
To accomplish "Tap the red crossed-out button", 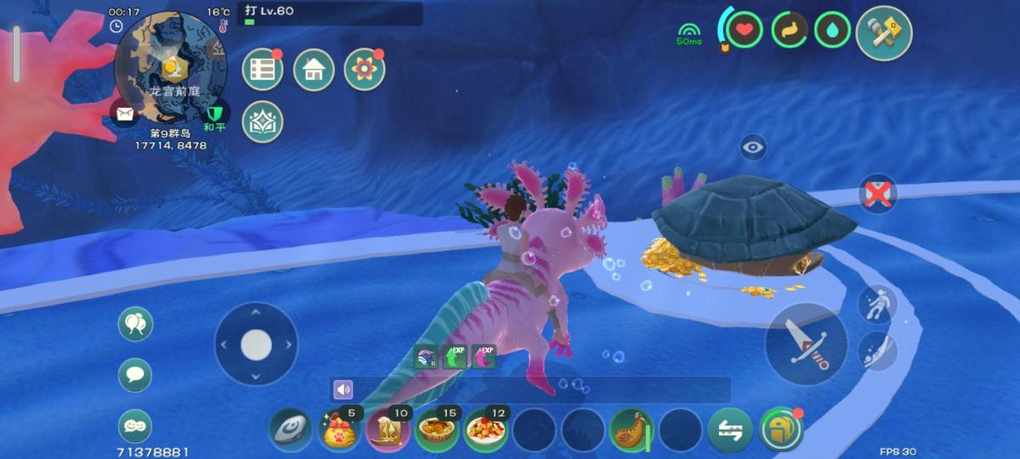I will point(877,194).
